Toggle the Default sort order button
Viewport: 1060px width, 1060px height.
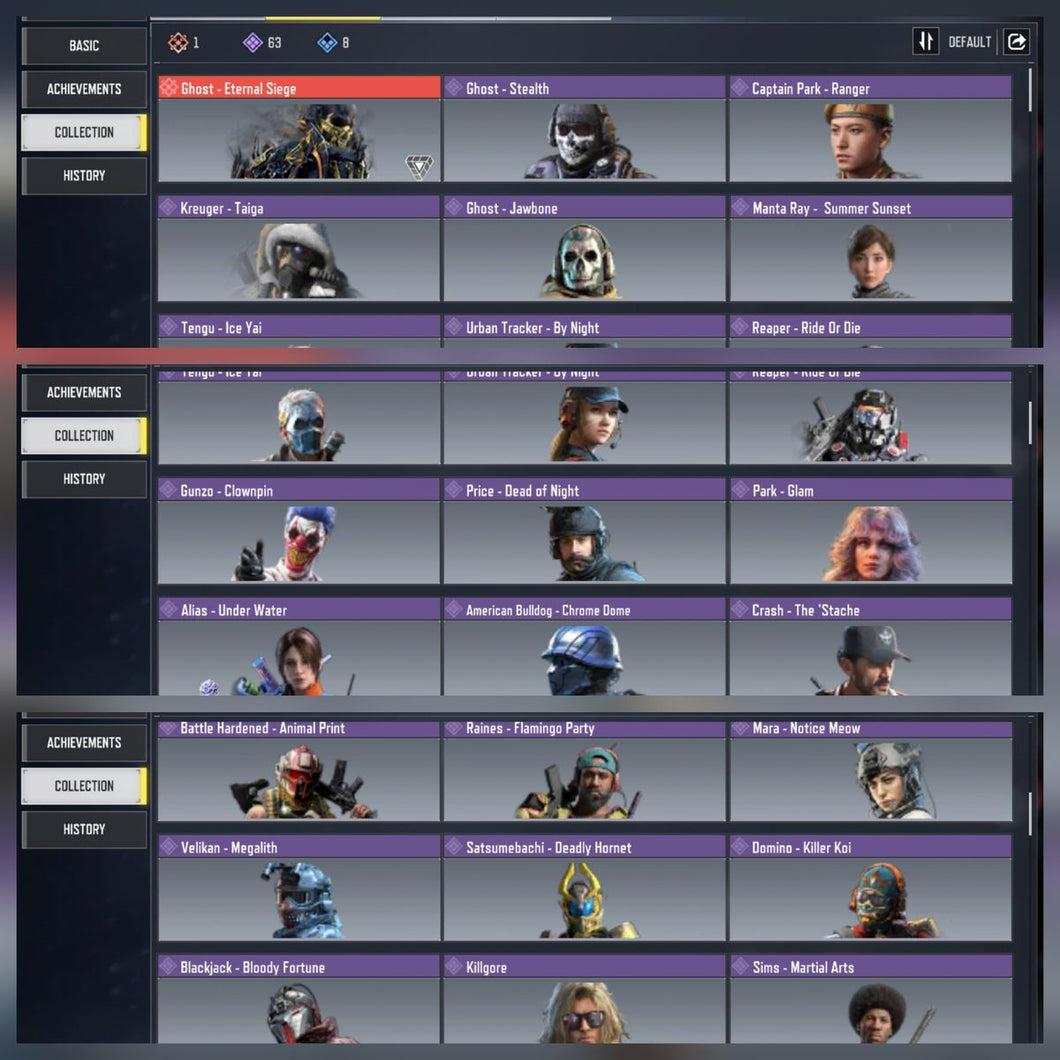(926, 41)
